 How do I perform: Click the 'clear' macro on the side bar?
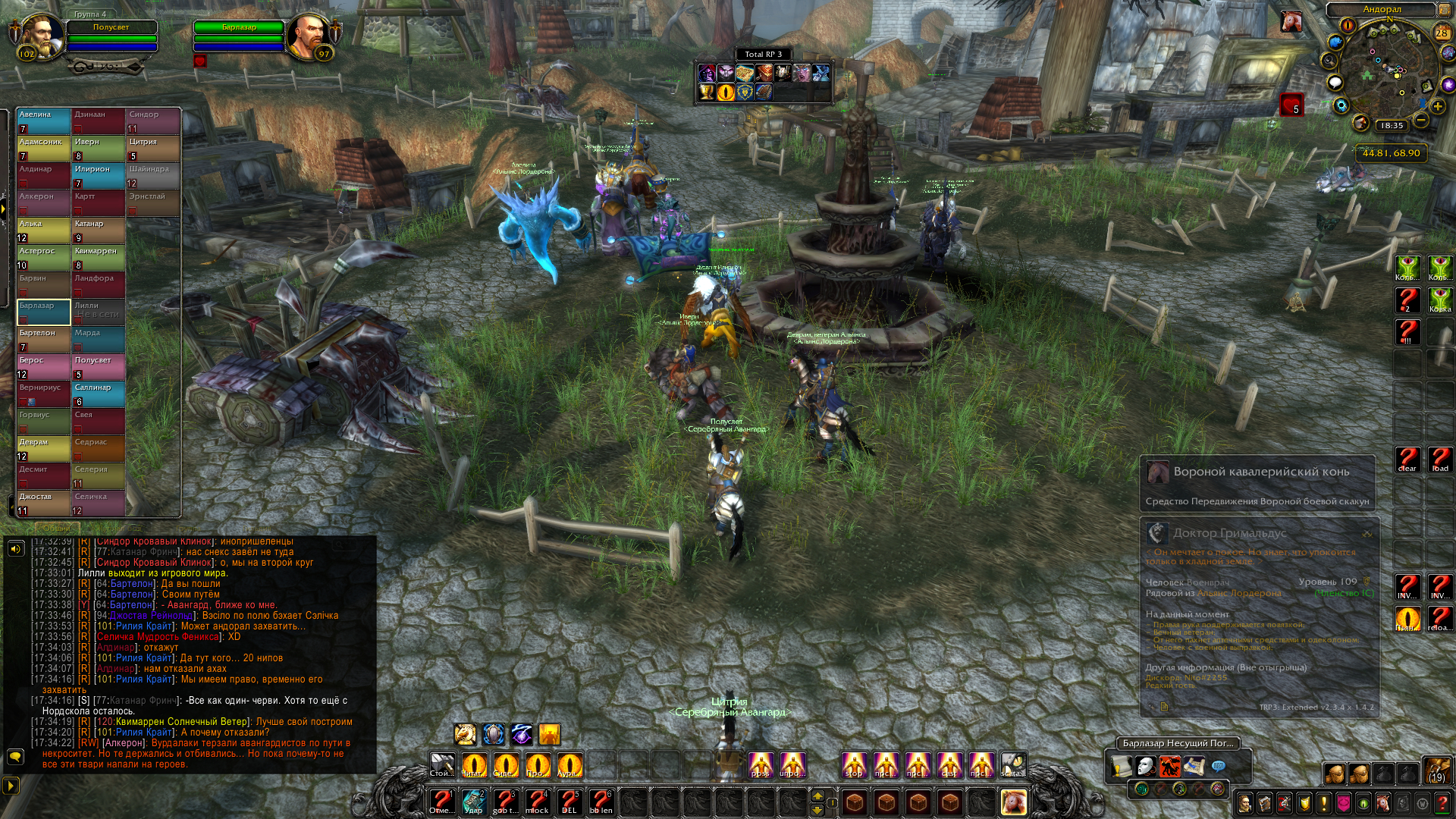(1407, 459)
